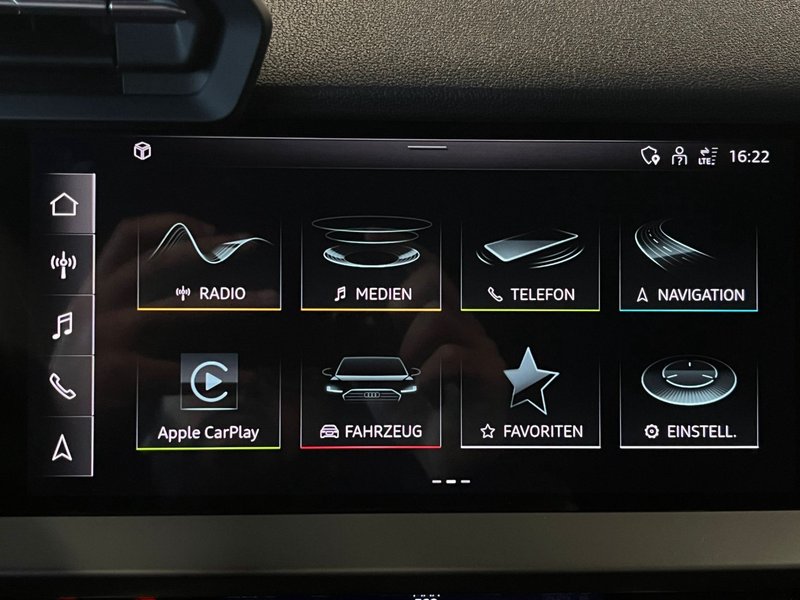This screenshot has height=600, width=800.
Task: Open EINSTELL. settings tile
Action: click(689, 401)
